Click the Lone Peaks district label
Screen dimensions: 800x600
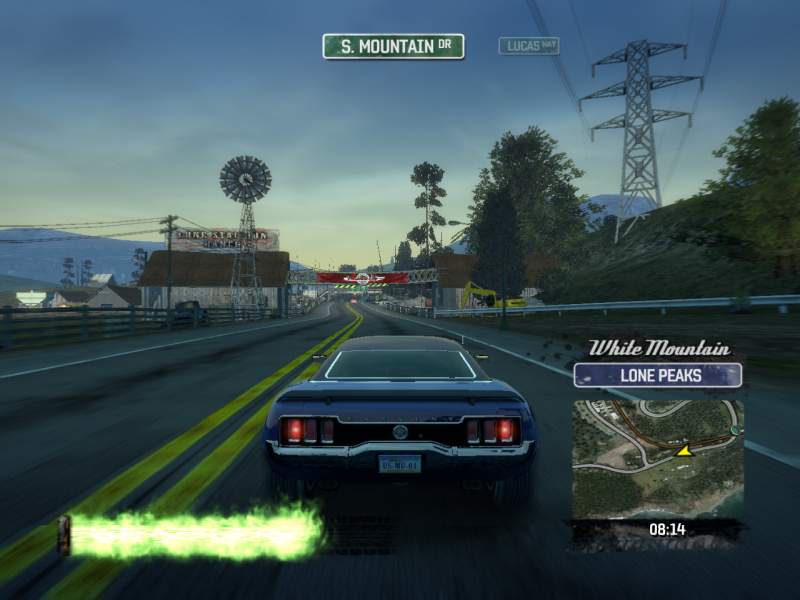point(657,376)
